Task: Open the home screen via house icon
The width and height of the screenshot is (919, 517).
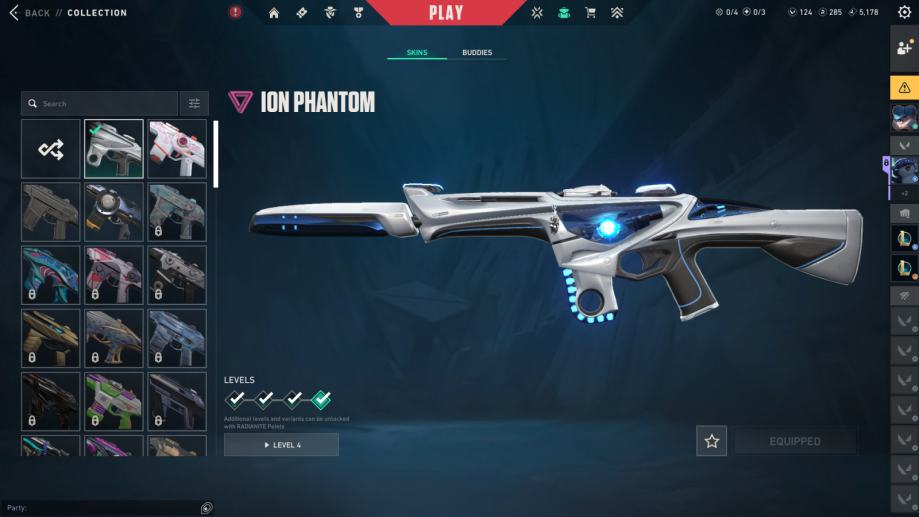Action: (x=274, y=13)
